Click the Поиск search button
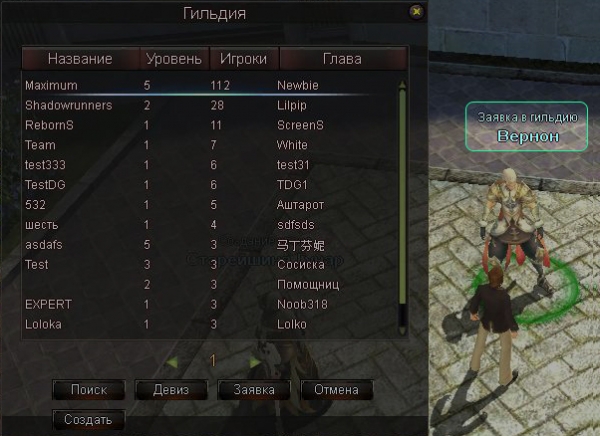 coord(88,389)
